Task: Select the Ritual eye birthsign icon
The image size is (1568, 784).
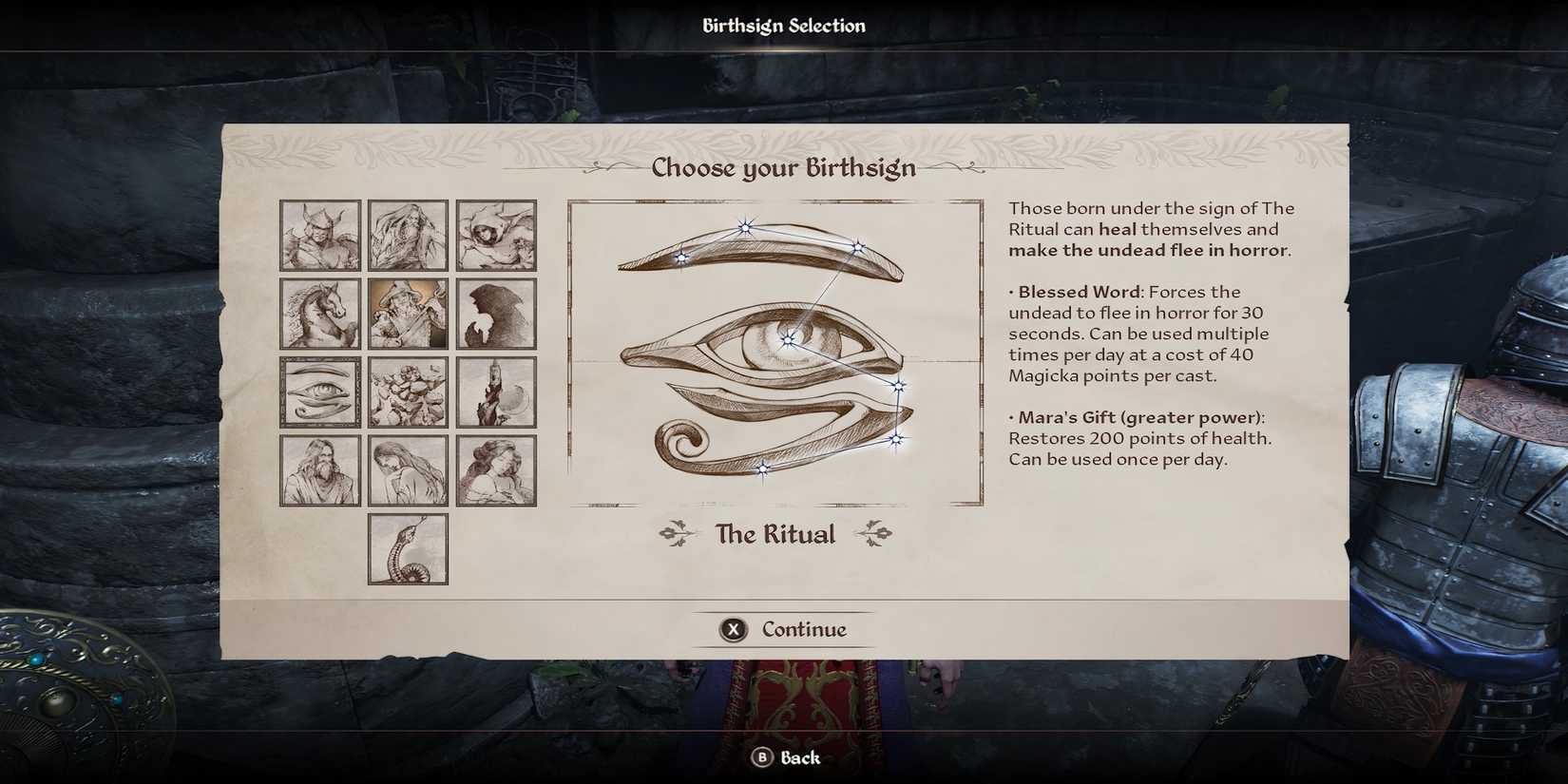Action: 320,392
